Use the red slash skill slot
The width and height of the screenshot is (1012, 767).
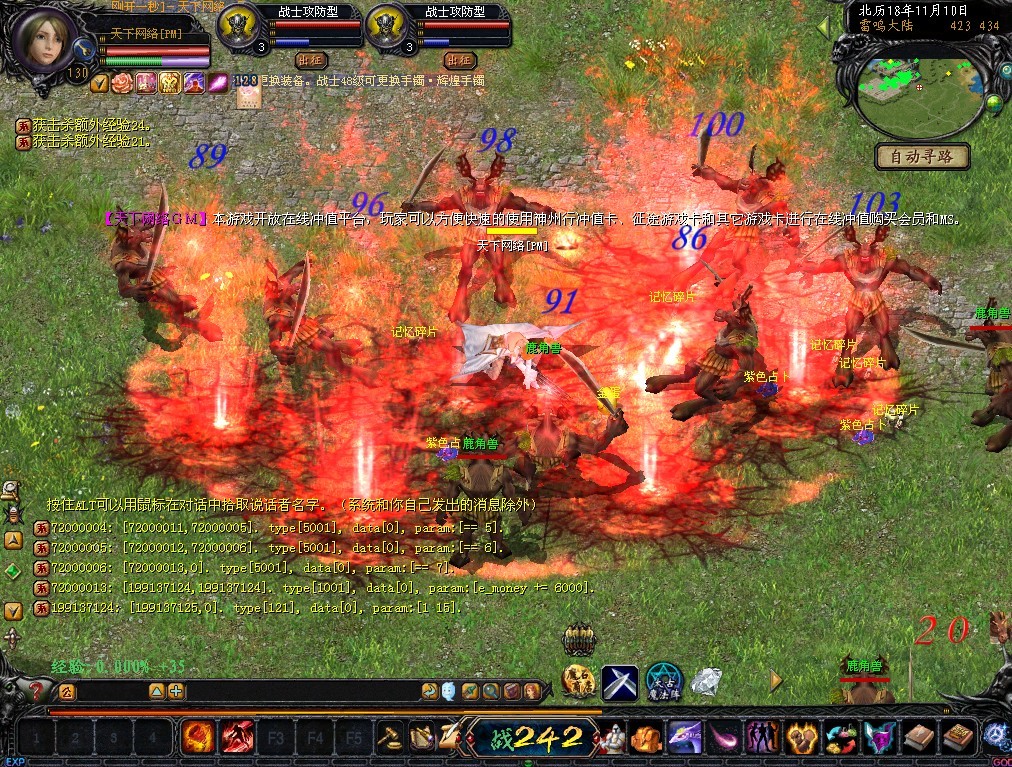237,739
